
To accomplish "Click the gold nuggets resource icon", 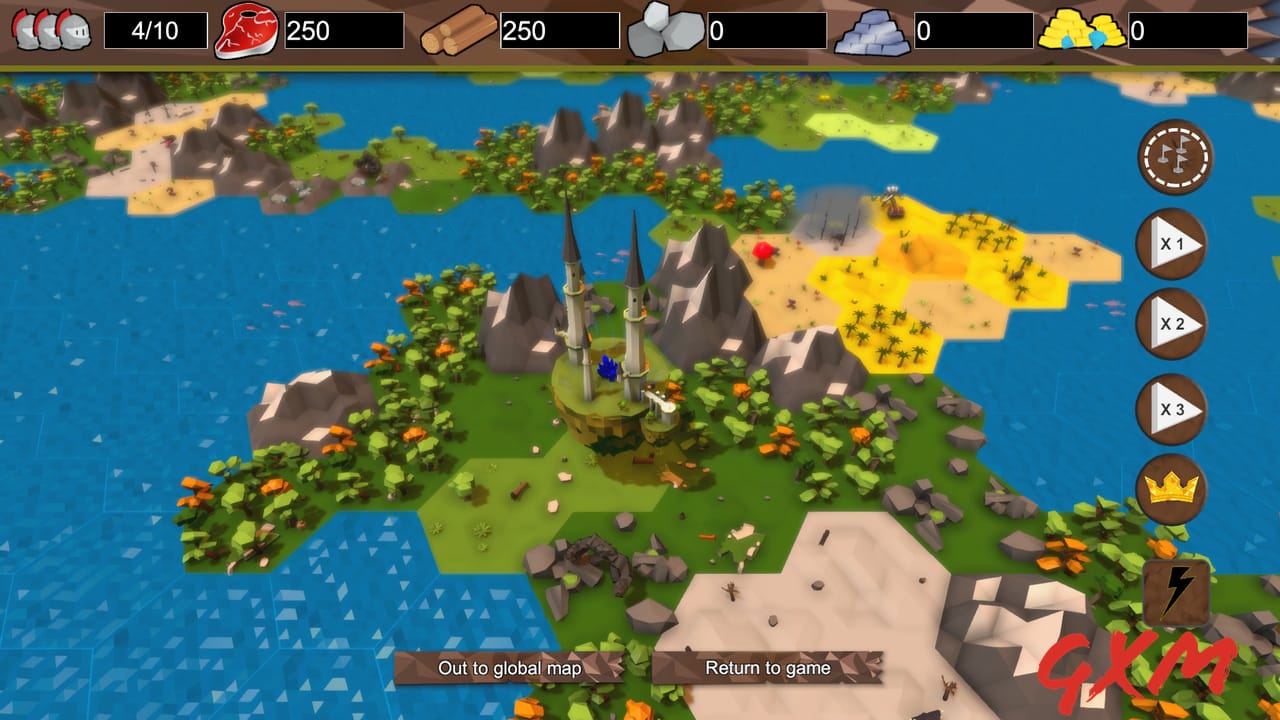I will (1082, 30).
